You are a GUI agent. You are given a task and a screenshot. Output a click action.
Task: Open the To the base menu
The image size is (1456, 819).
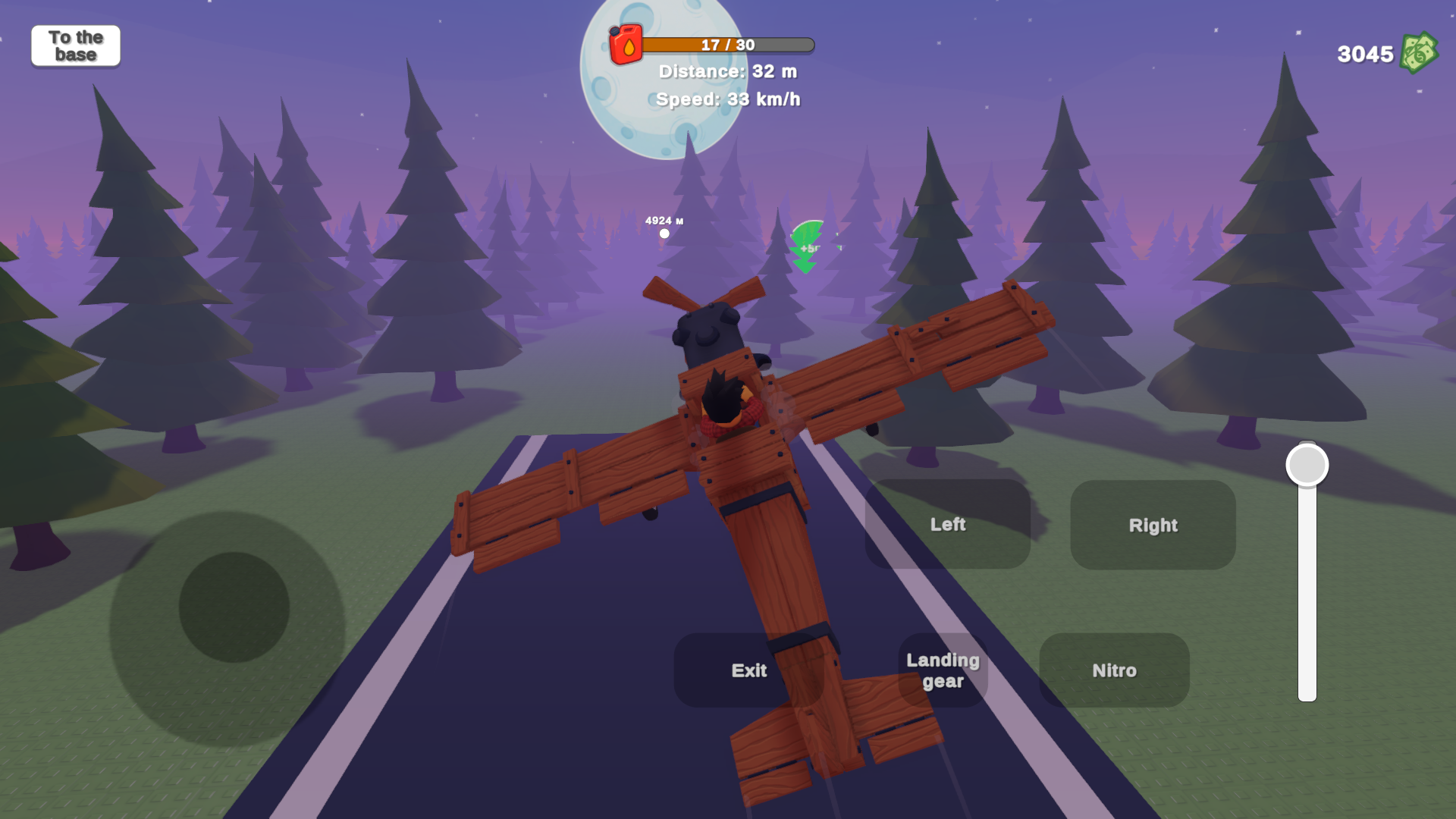(75, 45)
